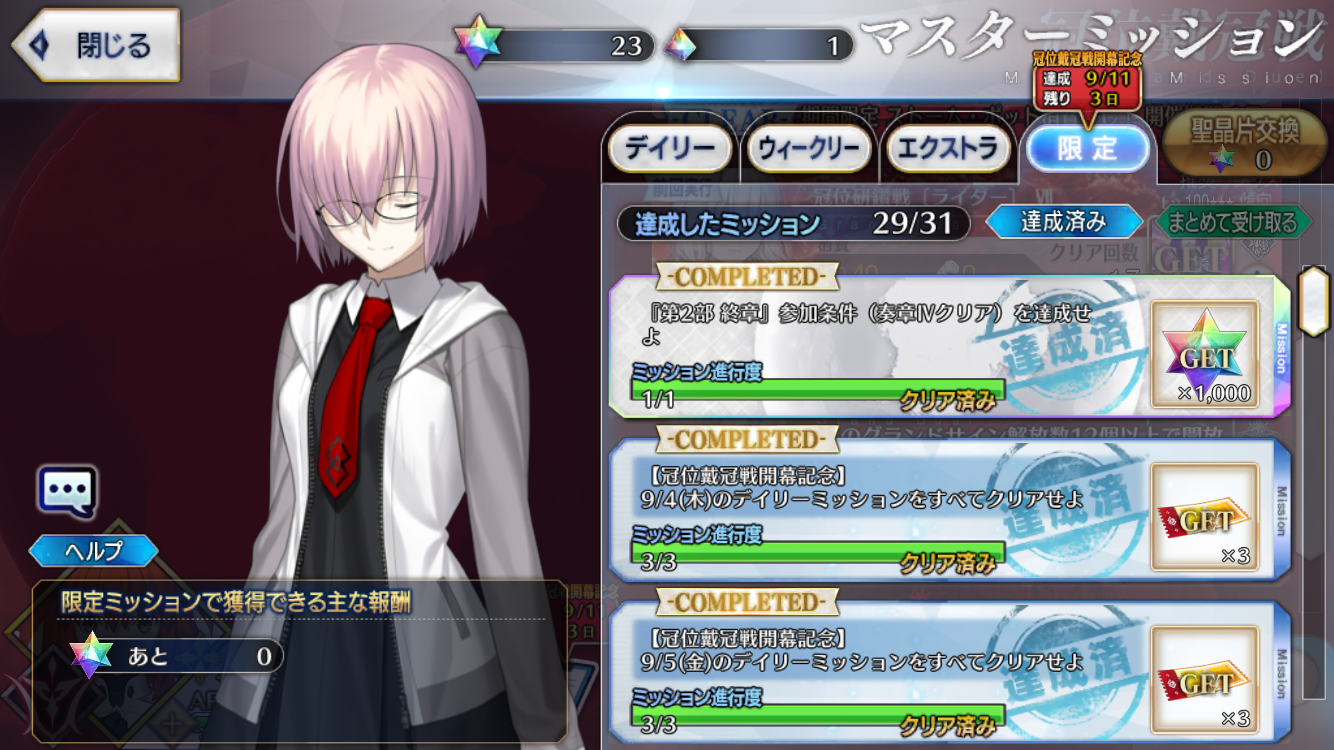This screenshot has height=750, width=1334.
Task: Open the 聖晶片交換 exchange button
Action: [1245, 142]
